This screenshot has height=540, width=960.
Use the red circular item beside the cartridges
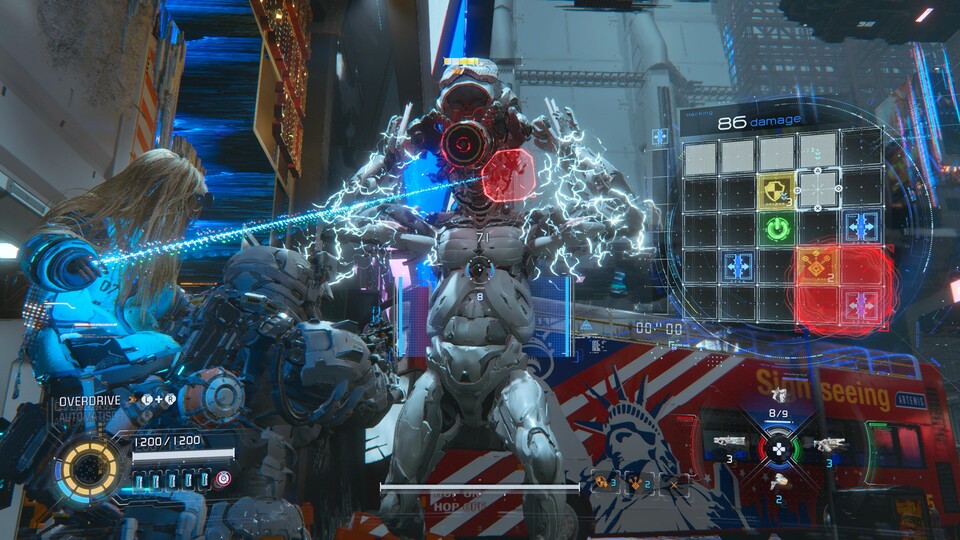[223, 479]
